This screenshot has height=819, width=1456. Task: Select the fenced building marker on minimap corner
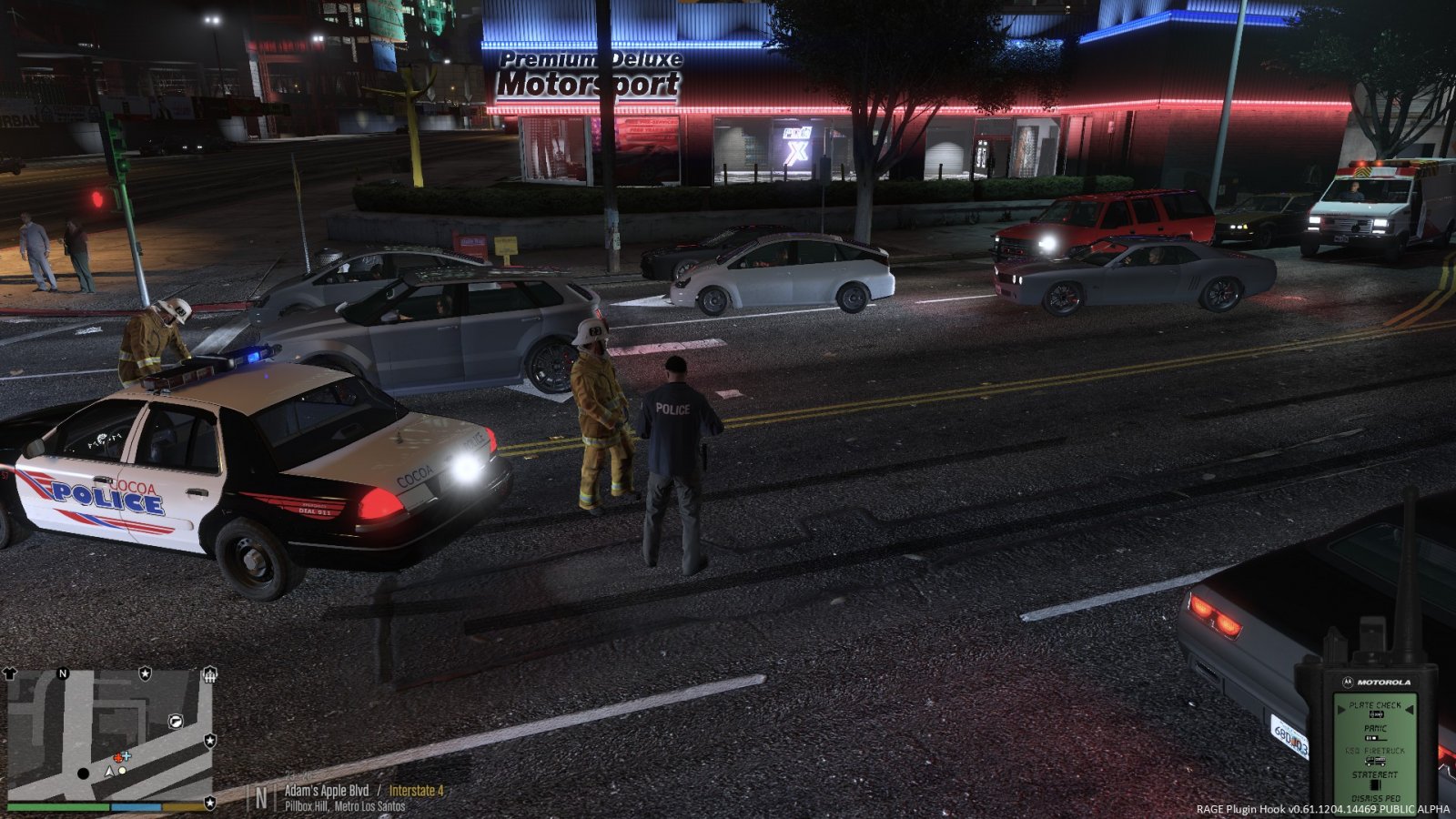(209, 674)
